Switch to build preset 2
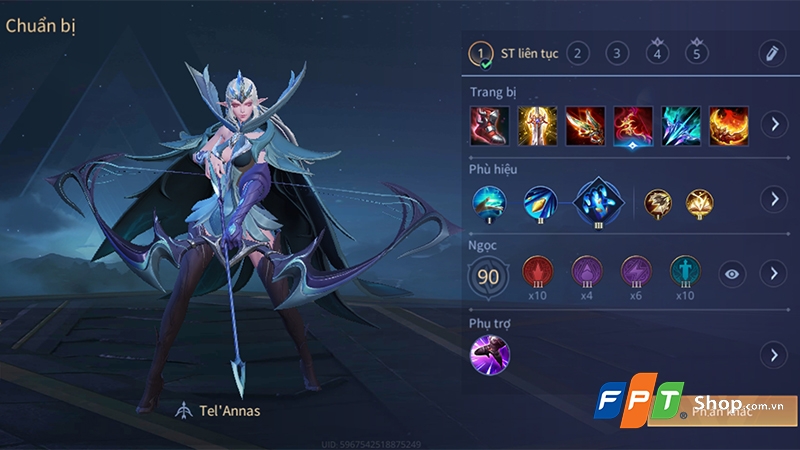The width and height of the screenshot is (800, 450). point(577,53)
